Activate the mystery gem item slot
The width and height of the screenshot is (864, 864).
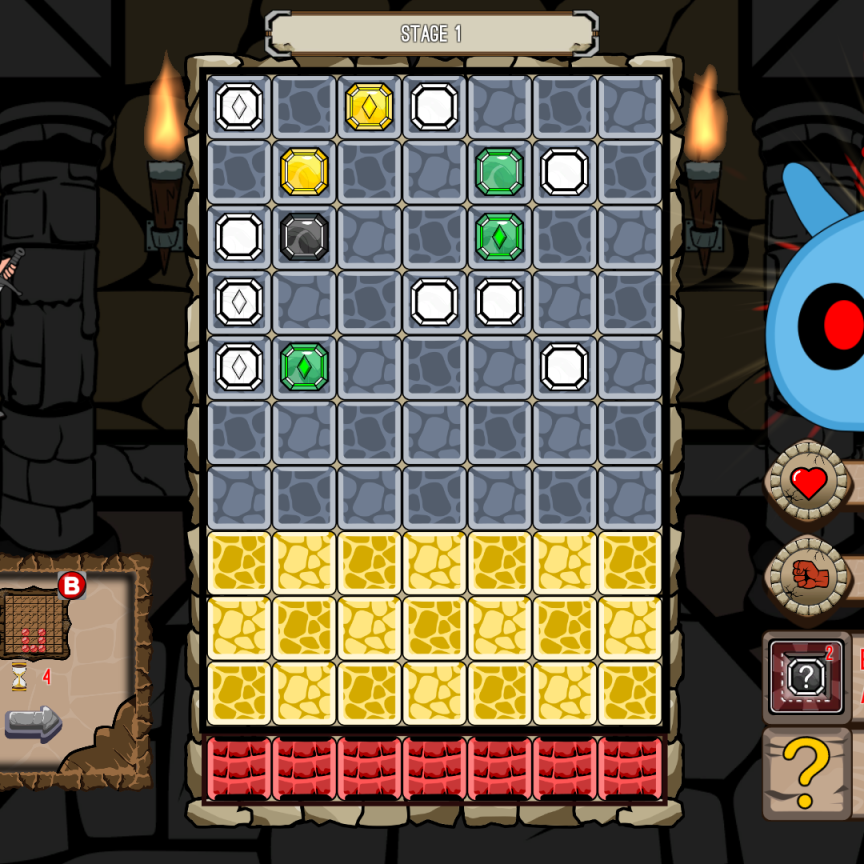coord(806,677)
